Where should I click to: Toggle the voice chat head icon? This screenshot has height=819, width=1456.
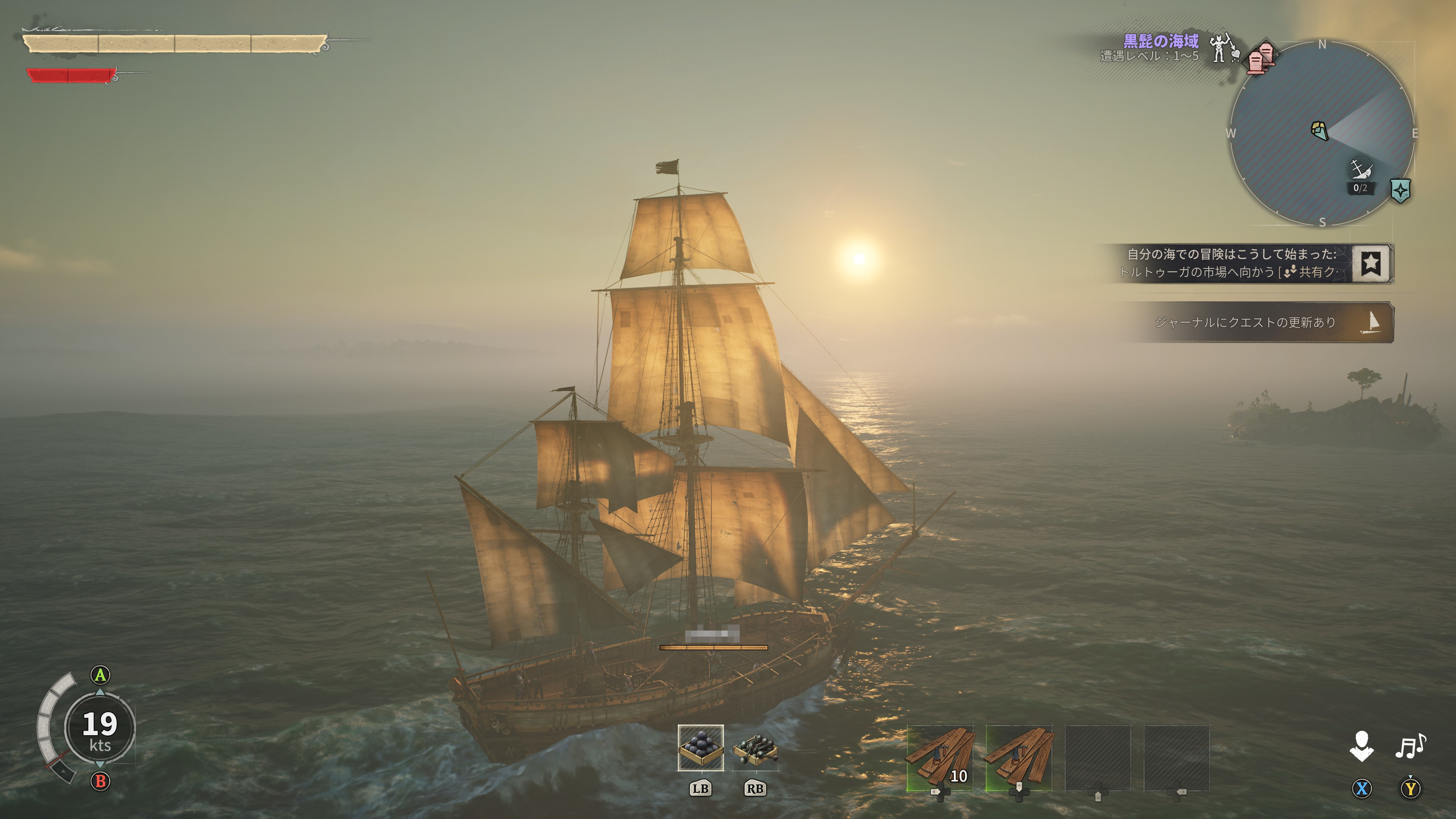1362,746
